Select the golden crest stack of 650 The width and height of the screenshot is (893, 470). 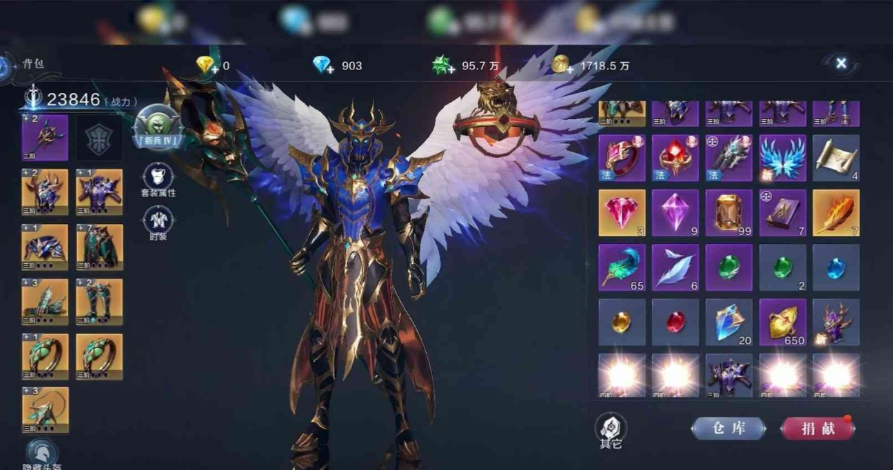(782, 321)
